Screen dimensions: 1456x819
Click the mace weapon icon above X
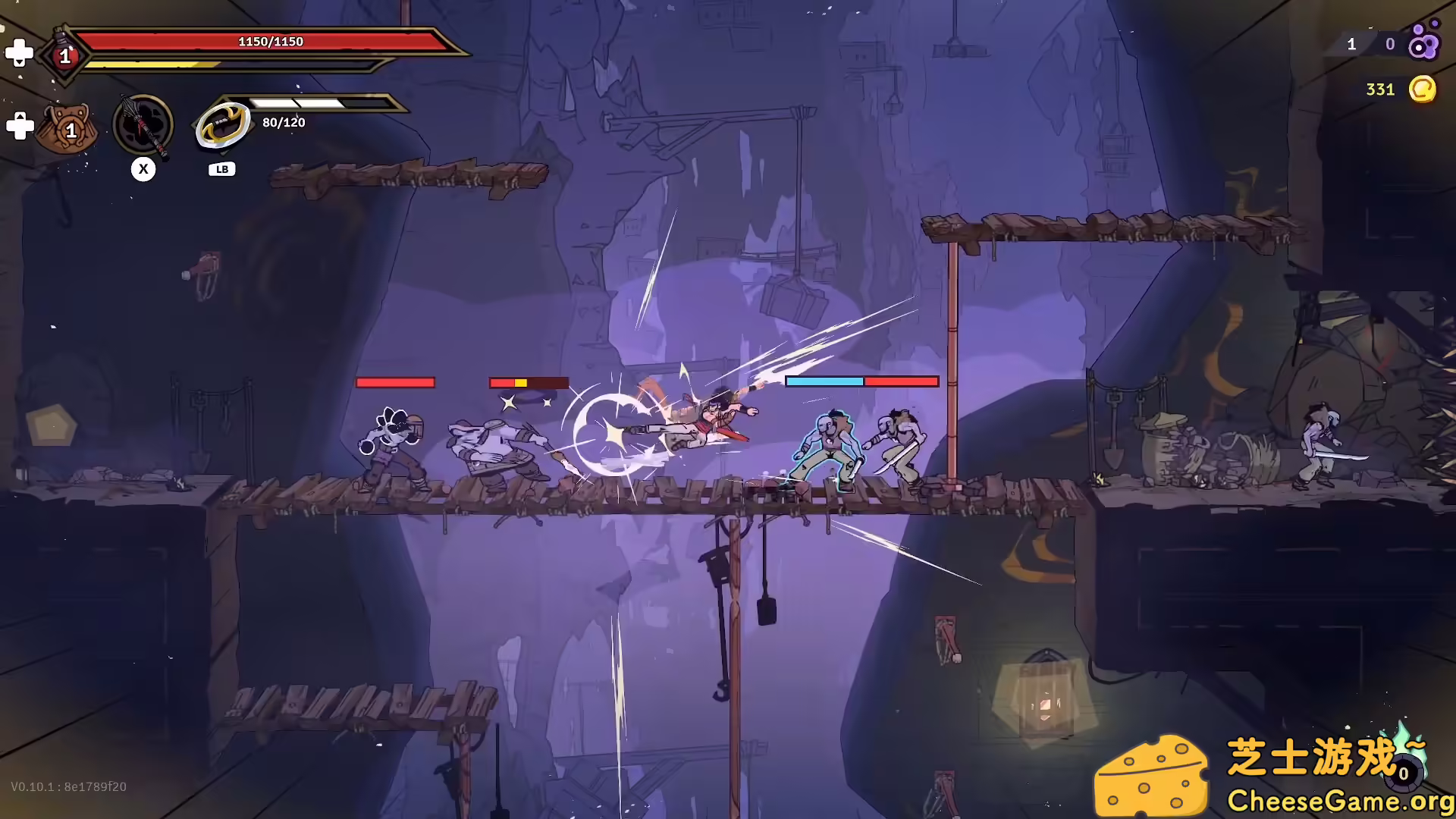coord(143,125)
